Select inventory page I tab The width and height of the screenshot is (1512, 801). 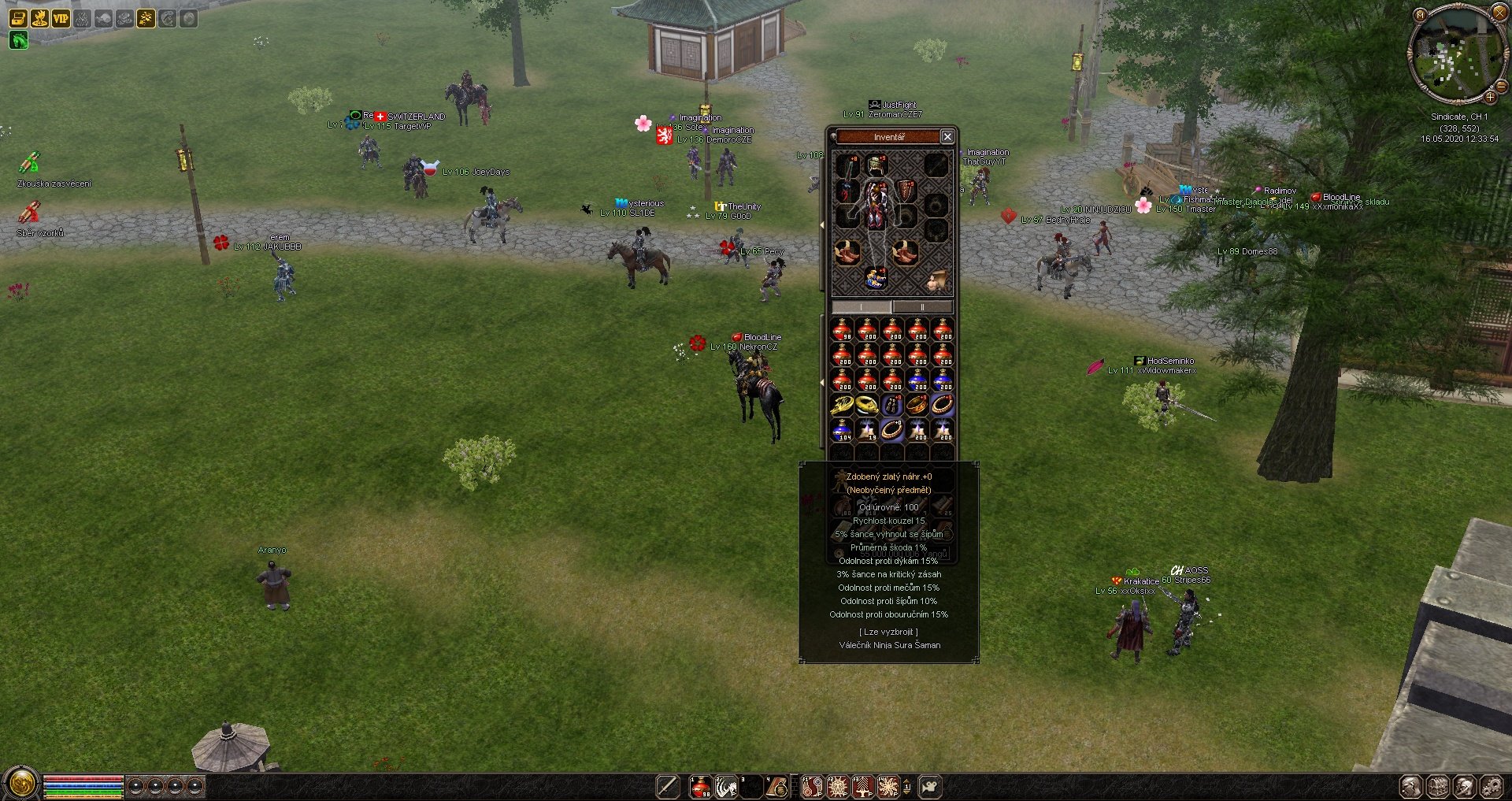[x=862, y=307]
